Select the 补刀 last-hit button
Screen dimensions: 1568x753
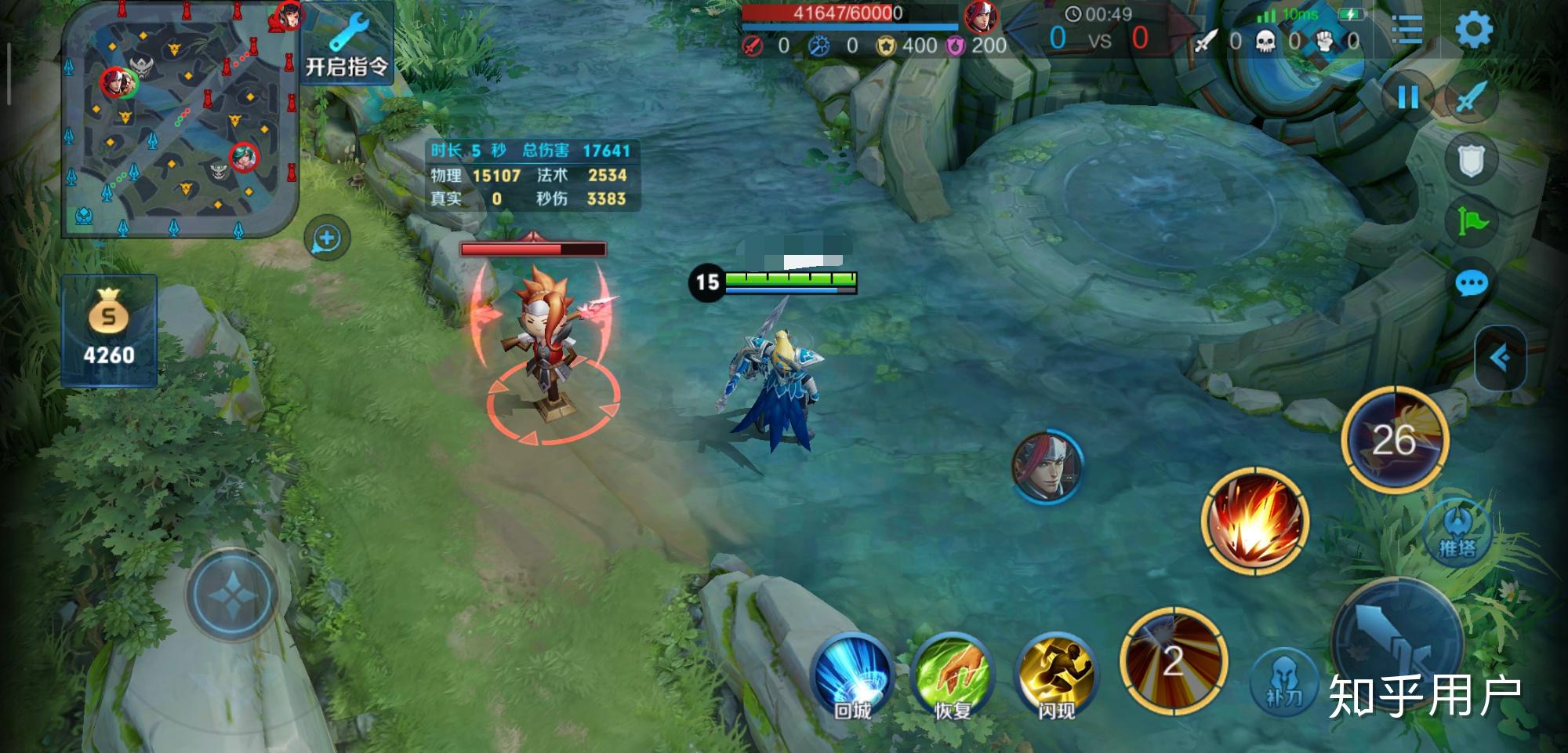pos(1283,680)
